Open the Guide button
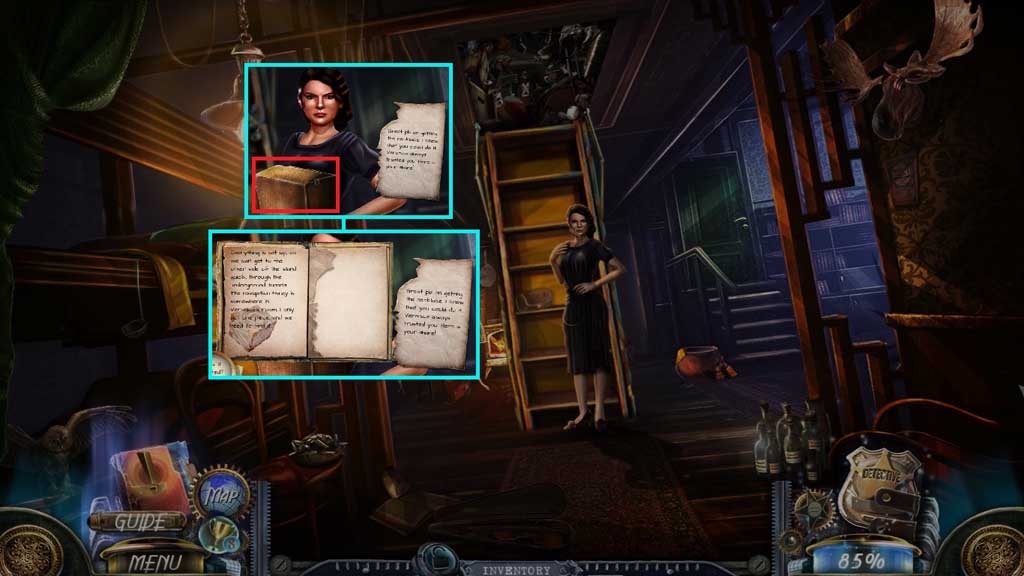1024x576 pixels. tap(137, 521)
